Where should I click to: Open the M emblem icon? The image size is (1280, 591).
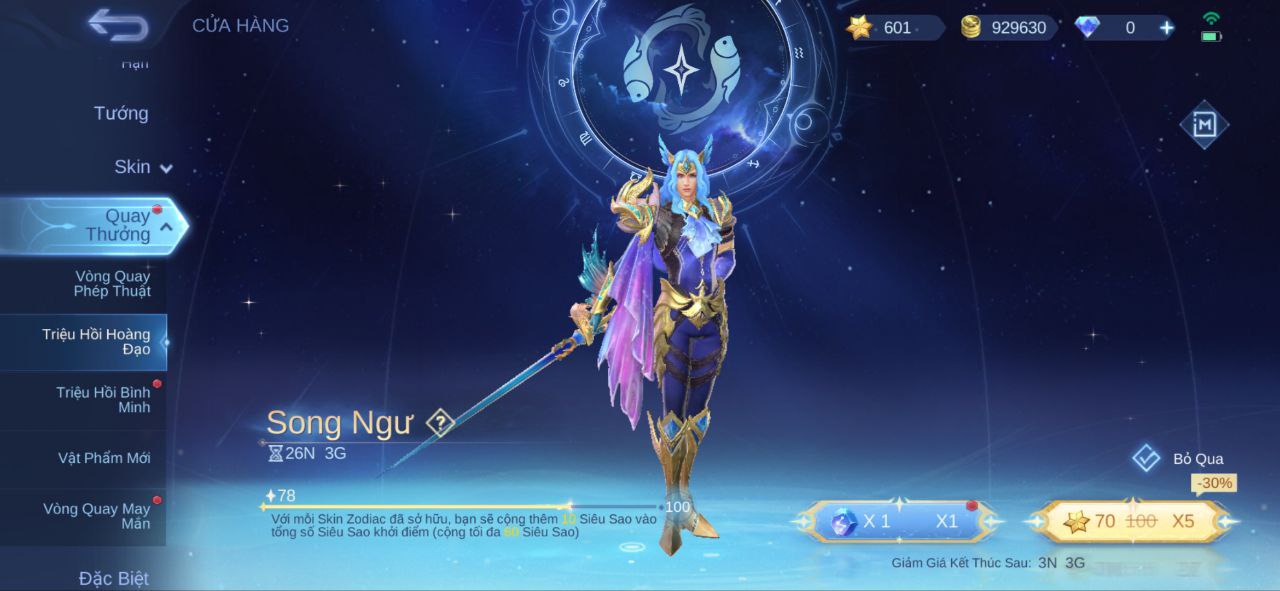click(x=1203, y=125)
